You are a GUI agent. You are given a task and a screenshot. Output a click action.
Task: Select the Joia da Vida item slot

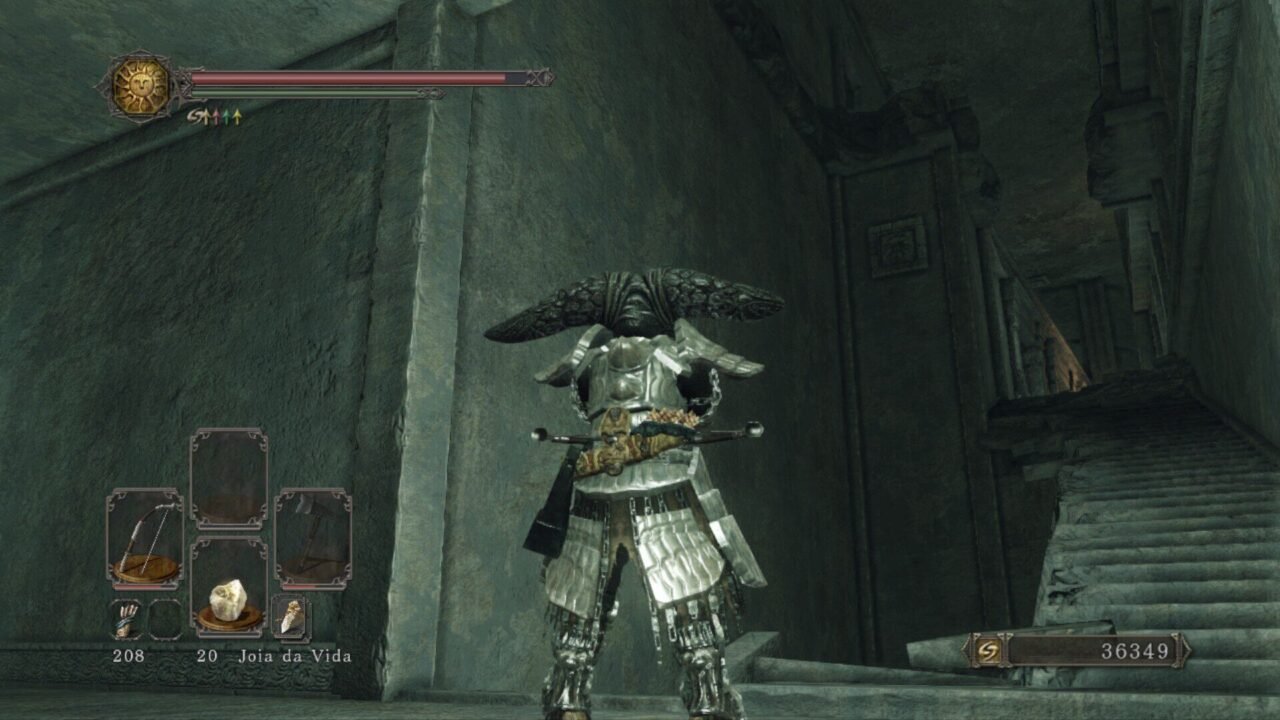click(229, 586)
